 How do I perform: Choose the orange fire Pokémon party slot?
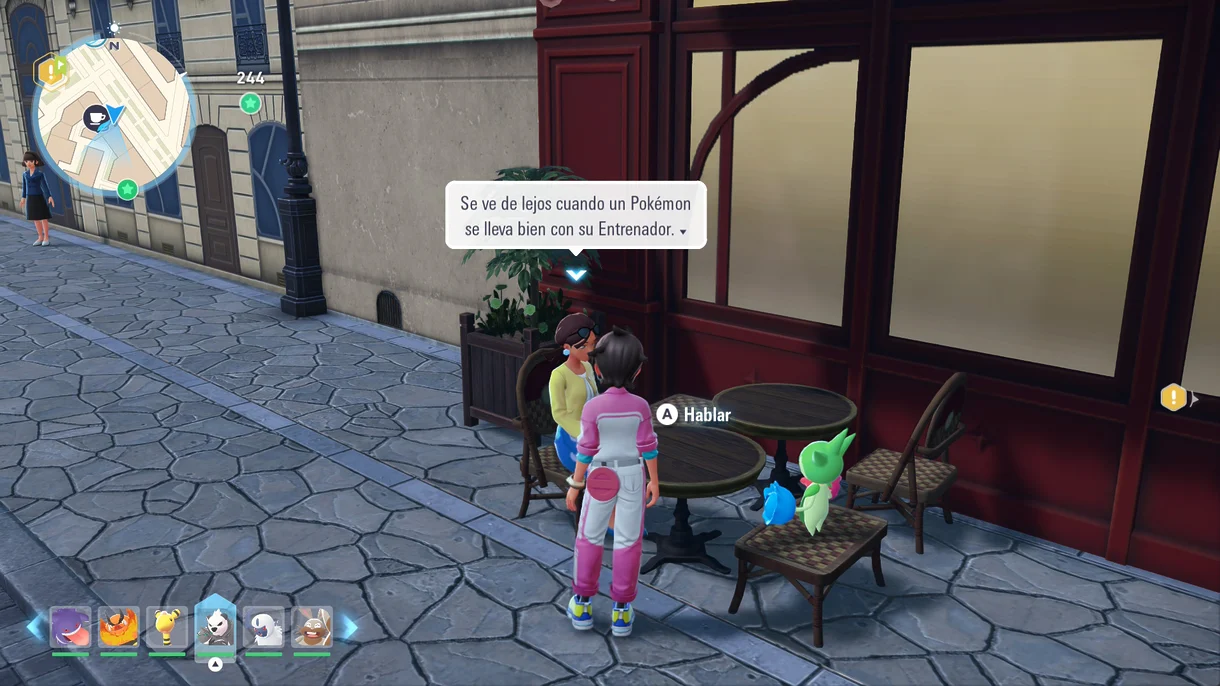pos(119,627)
